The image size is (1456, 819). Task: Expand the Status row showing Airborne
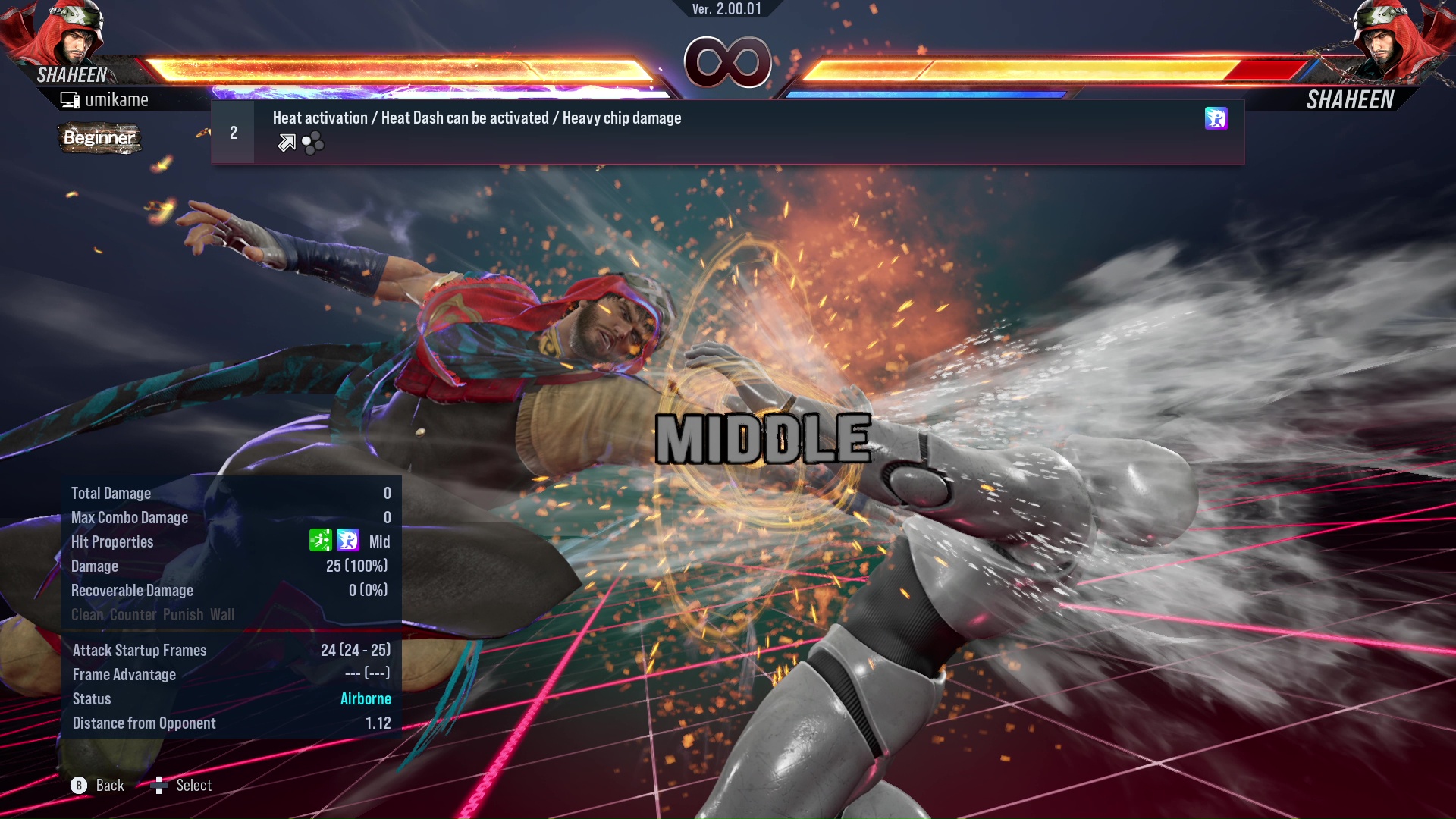(x=91, y=698)
